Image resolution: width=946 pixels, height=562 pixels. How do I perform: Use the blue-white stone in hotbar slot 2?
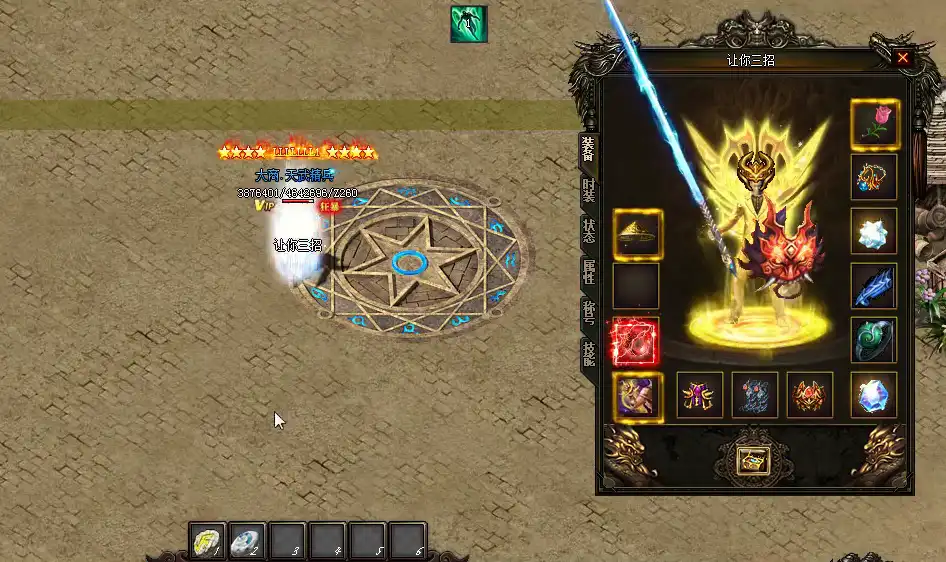coord(247,542)
